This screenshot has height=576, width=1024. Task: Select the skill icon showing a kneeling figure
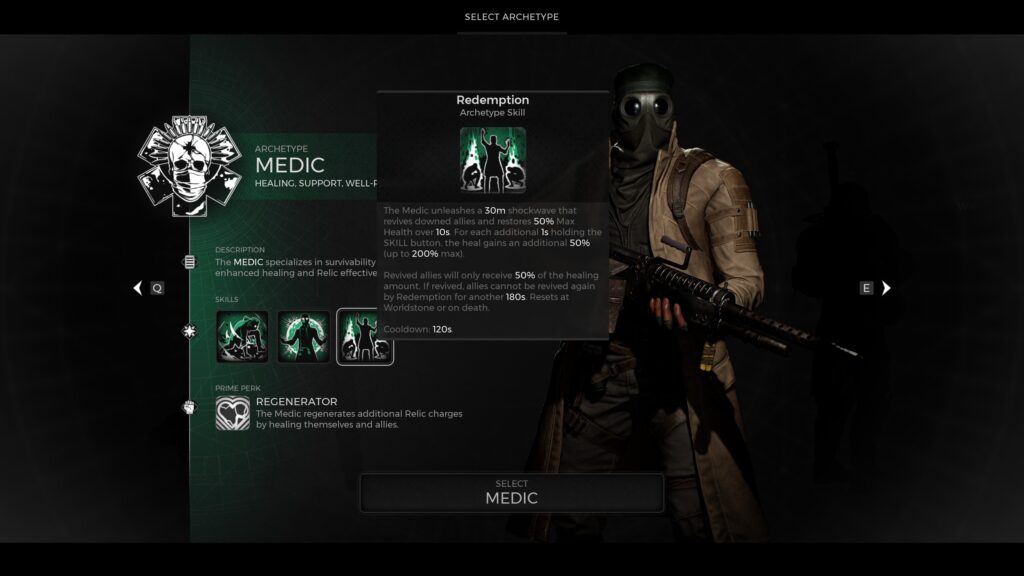click(x=242, y=336)
